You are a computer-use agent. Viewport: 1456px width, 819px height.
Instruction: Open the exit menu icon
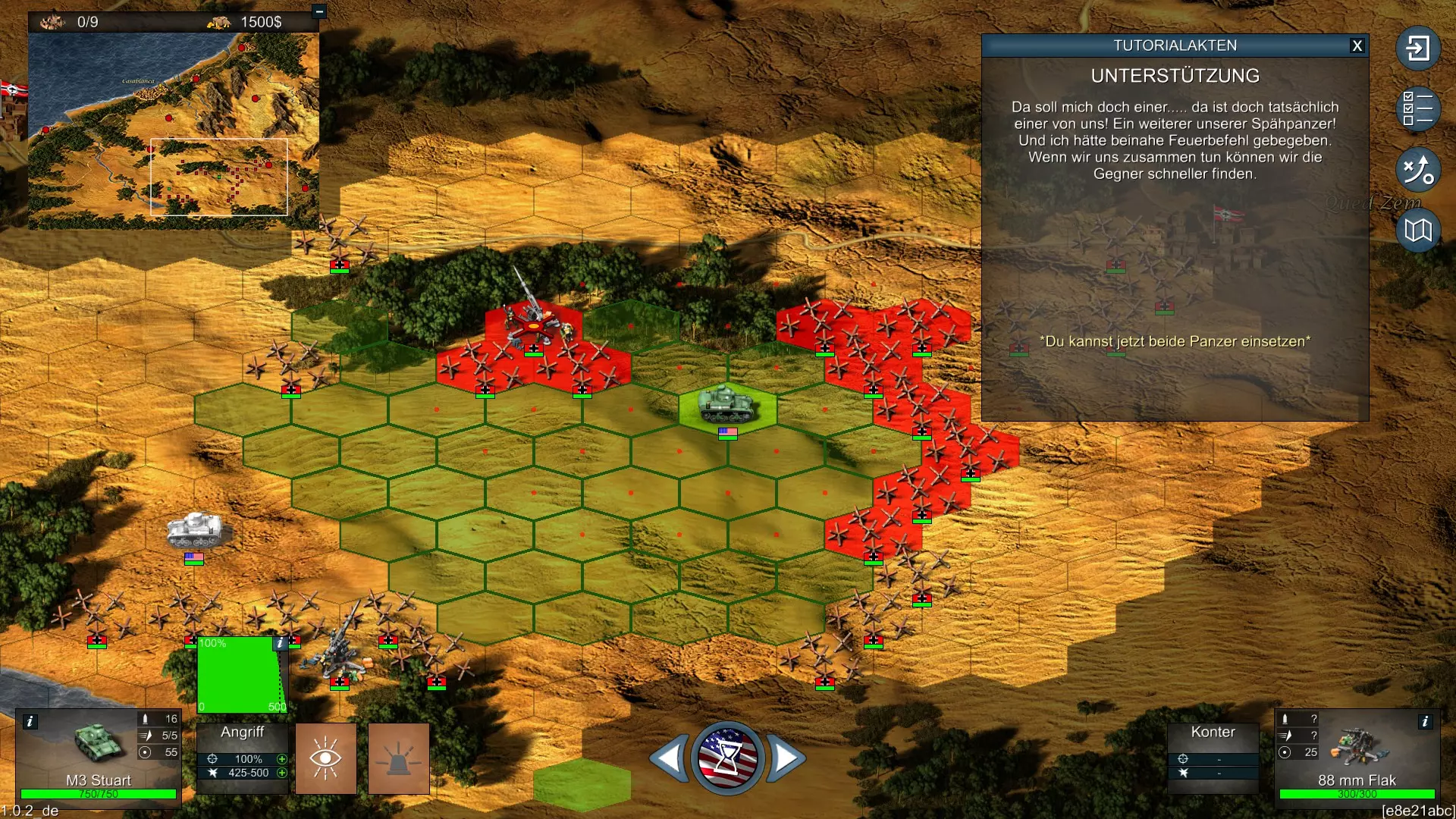(1417, 49)
